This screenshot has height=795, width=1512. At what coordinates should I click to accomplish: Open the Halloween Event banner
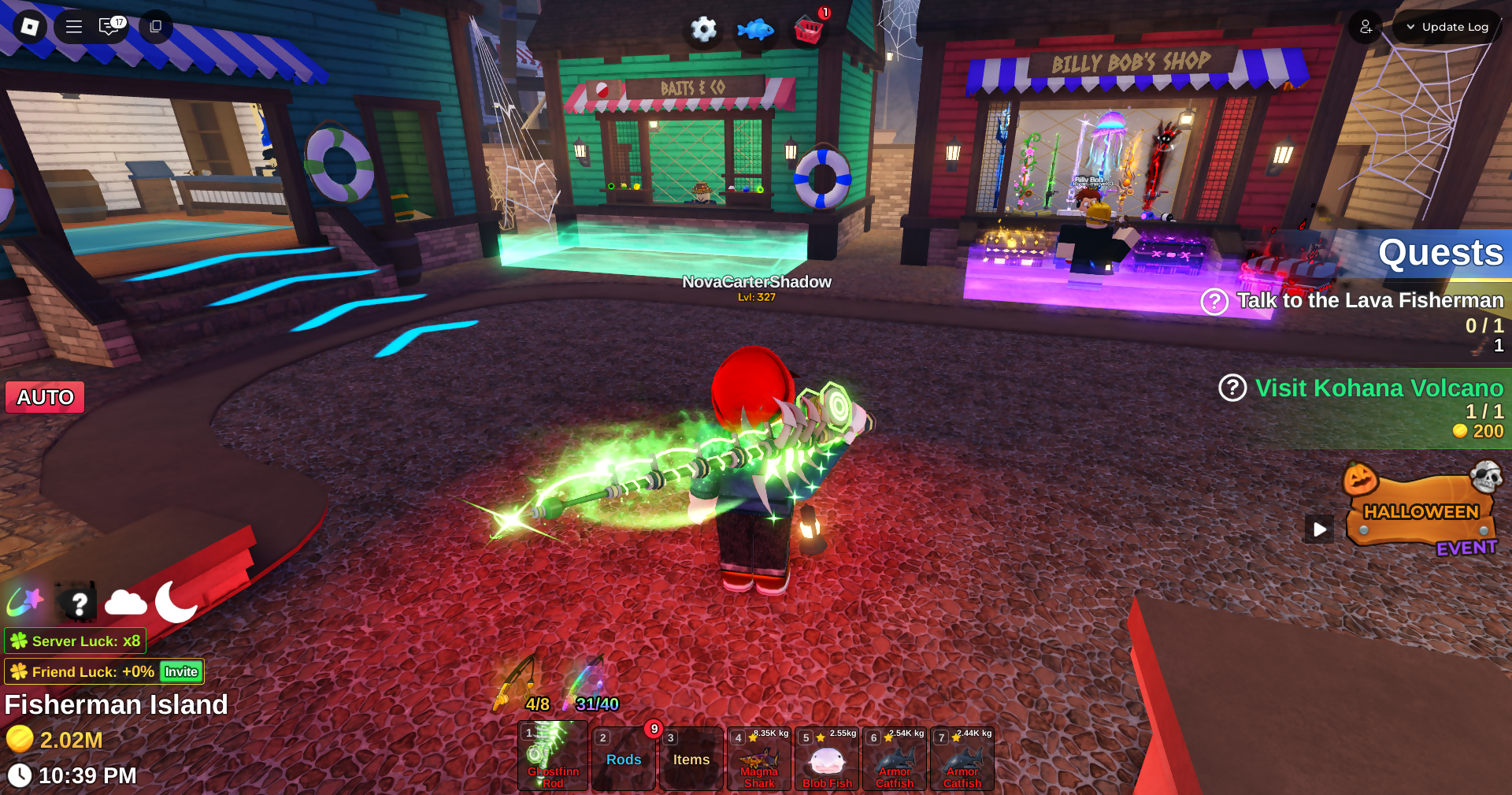click(1421, 511)
